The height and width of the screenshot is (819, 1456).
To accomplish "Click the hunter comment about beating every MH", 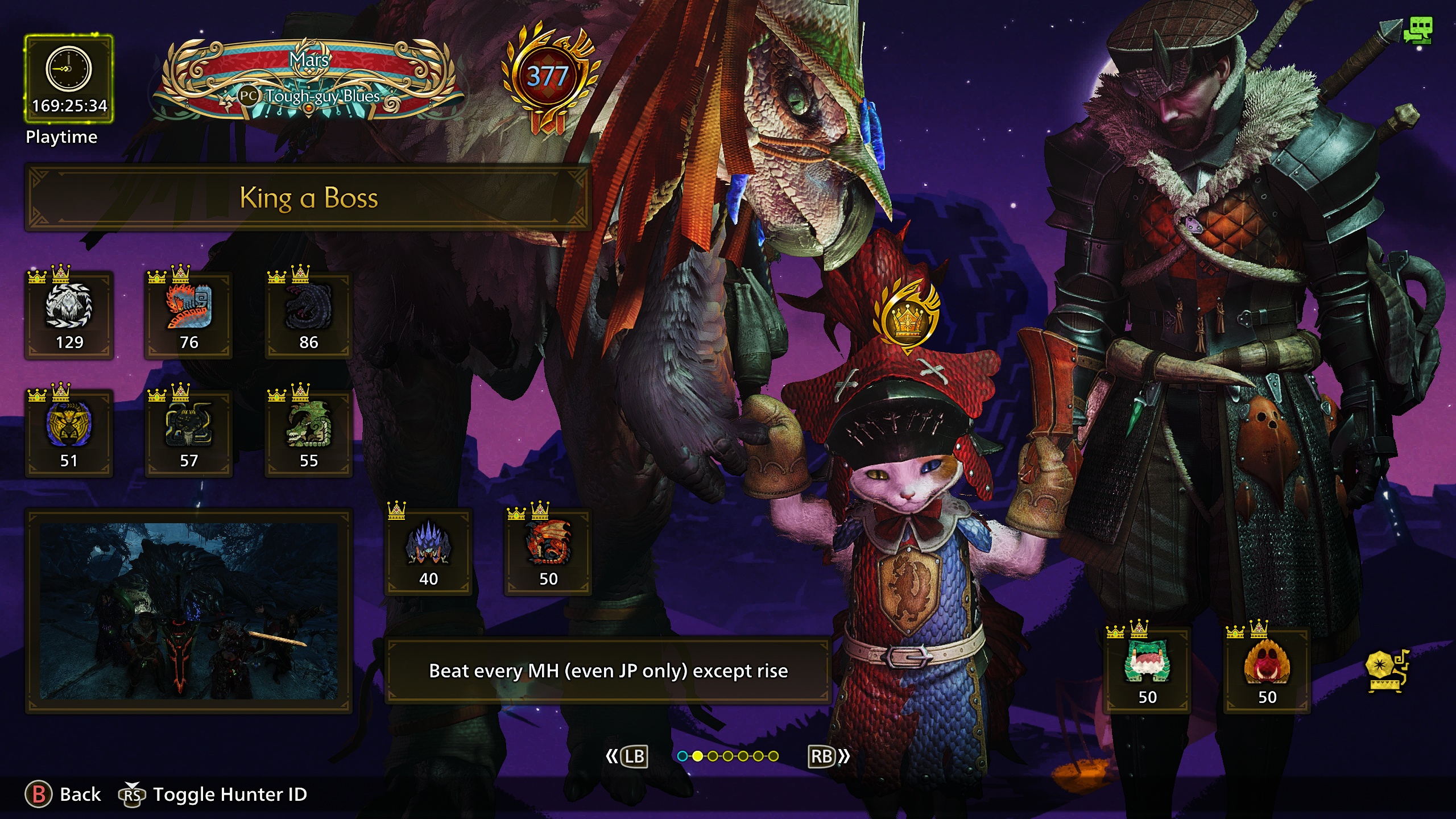I will click(x=608, y=671).
